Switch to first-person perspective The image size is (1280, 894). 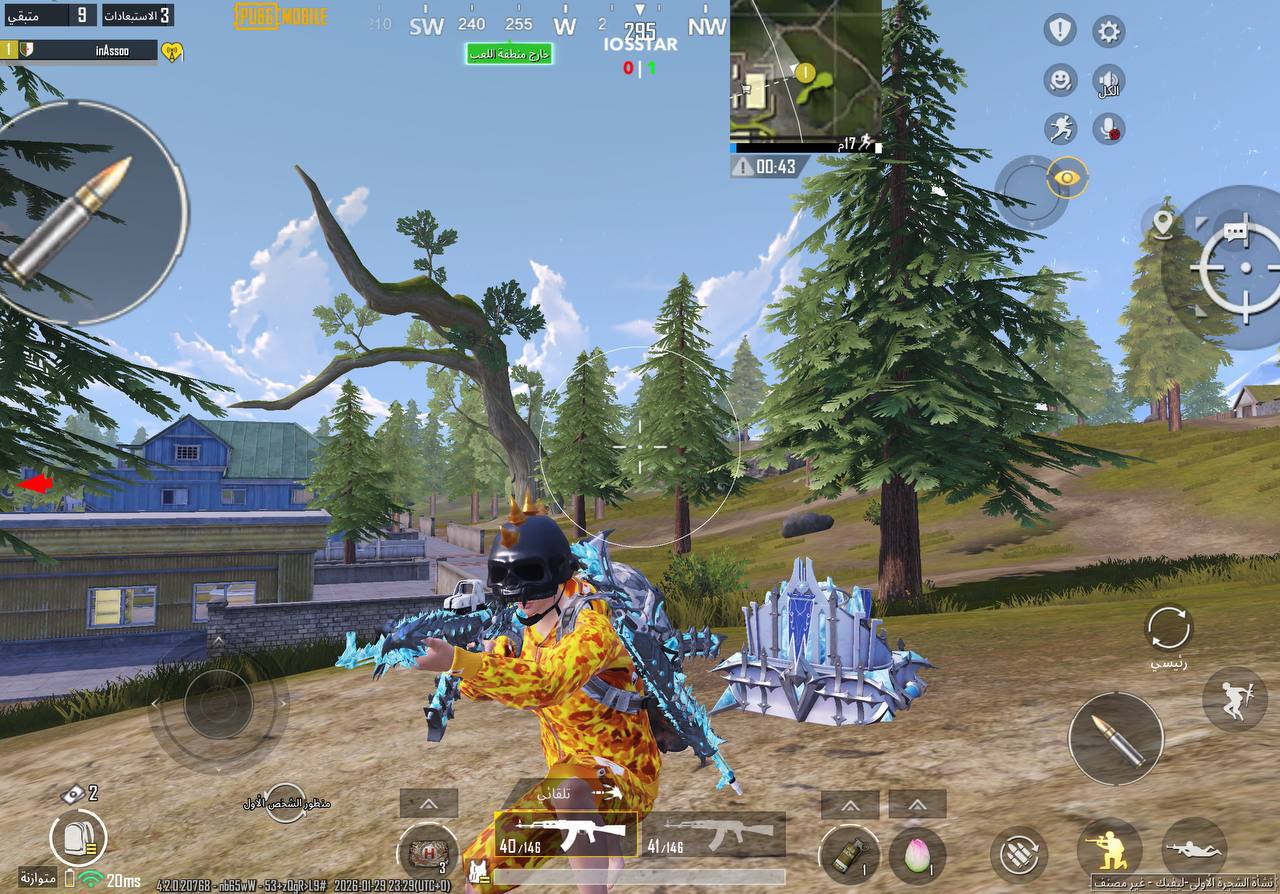(285, 802)
